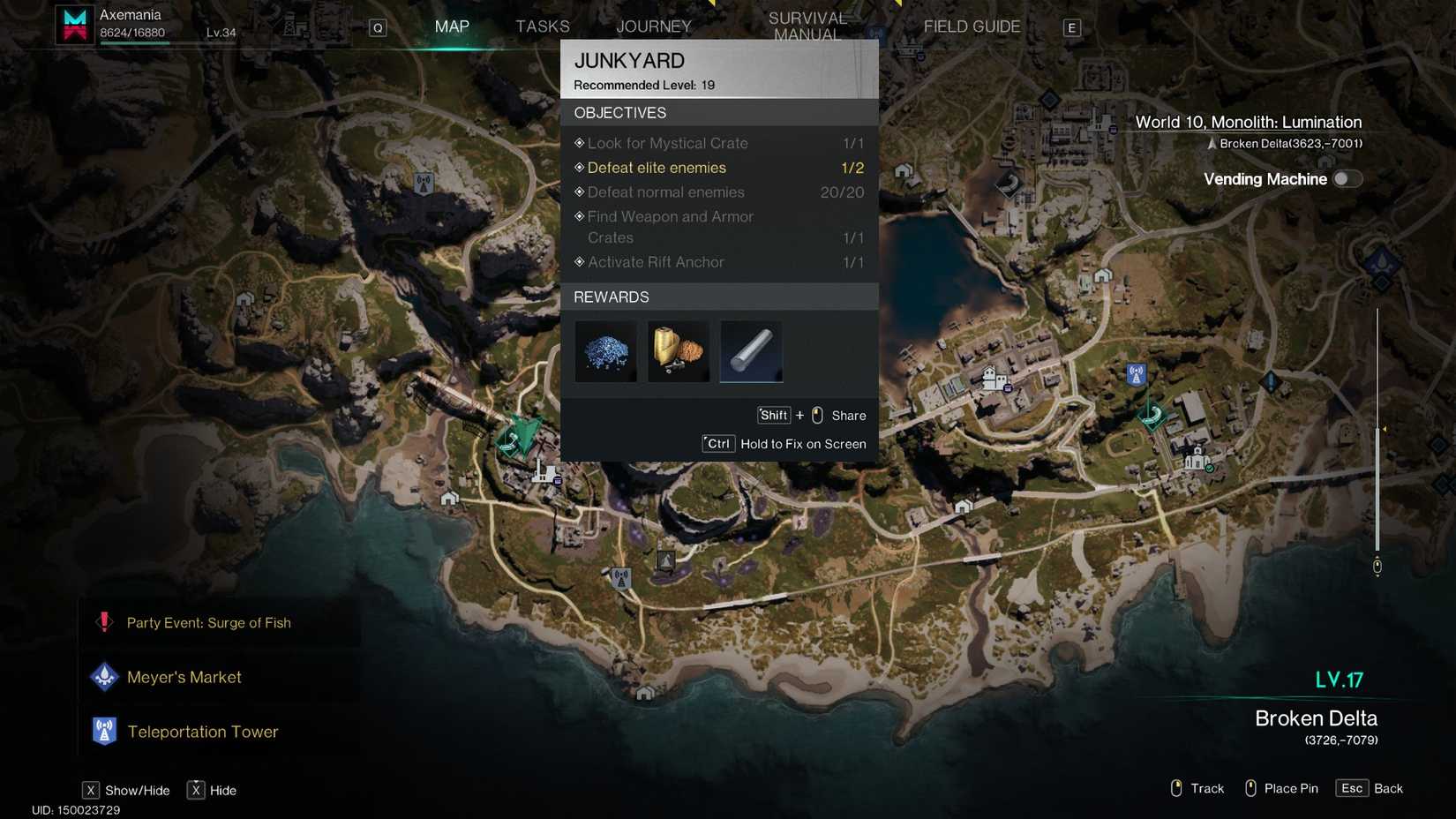Click the blue tower icon east of the lake
Screen dimensions: 1456x819
tap(1135, 372)
